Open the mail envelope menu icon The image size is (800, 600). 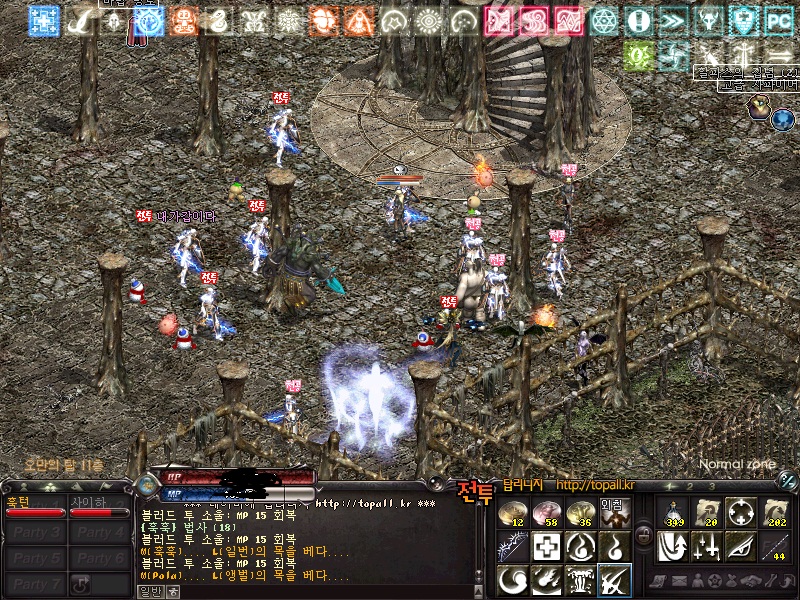point(682,580)
